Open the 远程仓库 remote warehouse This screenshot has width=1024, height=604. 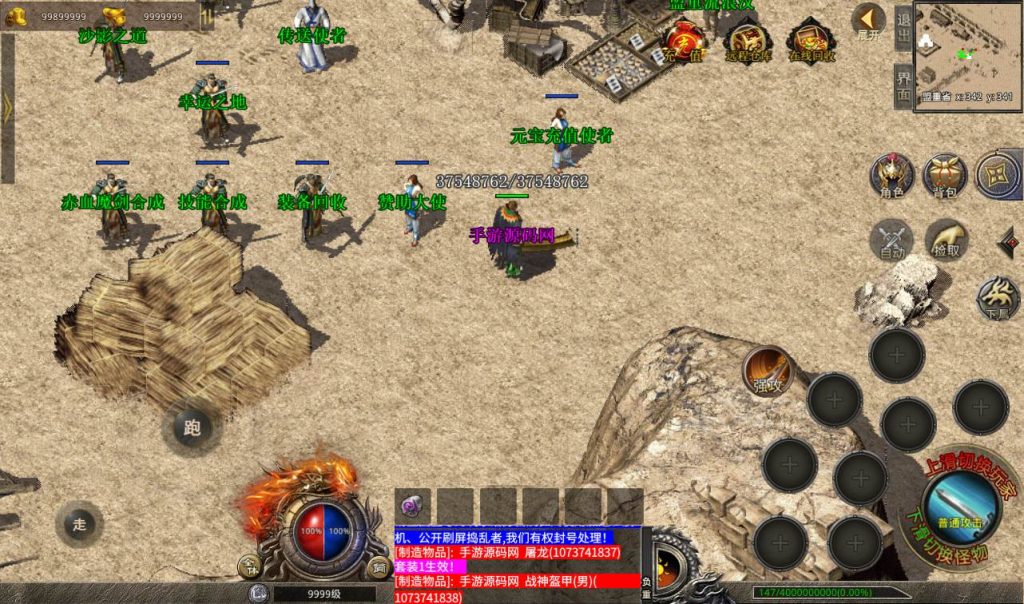point(747,41)
